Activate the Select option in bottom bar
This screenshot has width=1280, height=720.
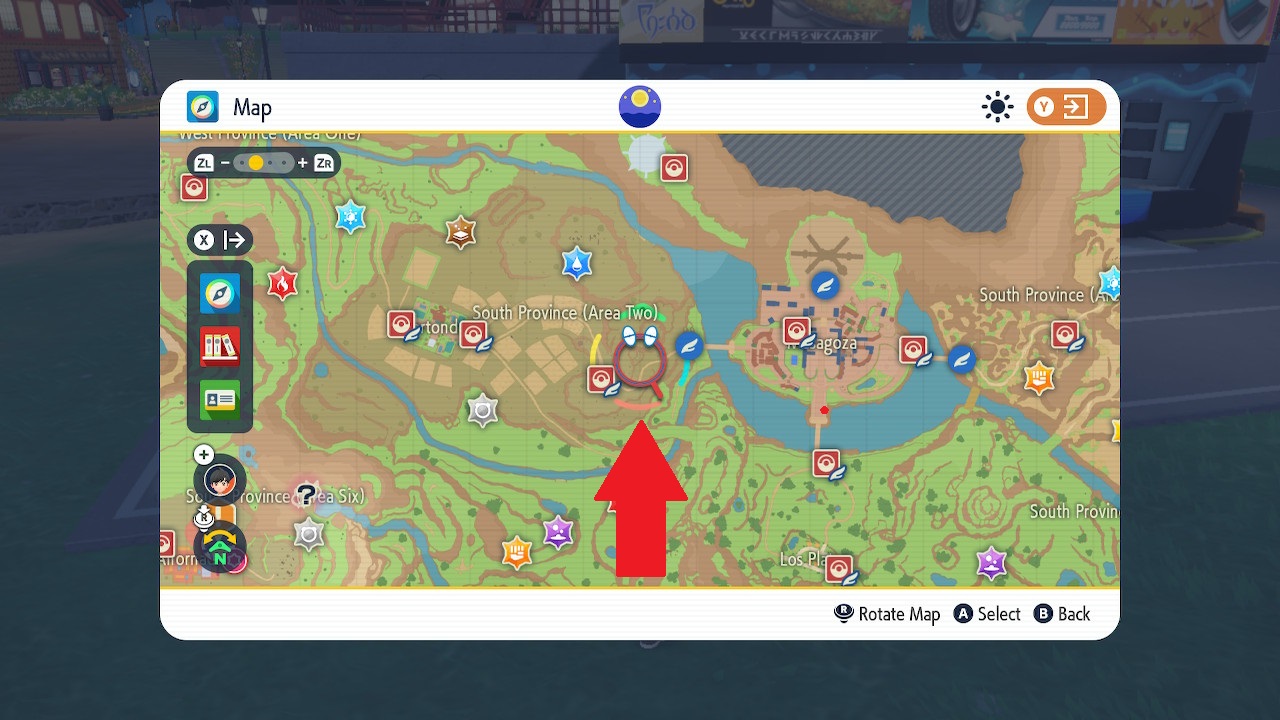[987, 614]
